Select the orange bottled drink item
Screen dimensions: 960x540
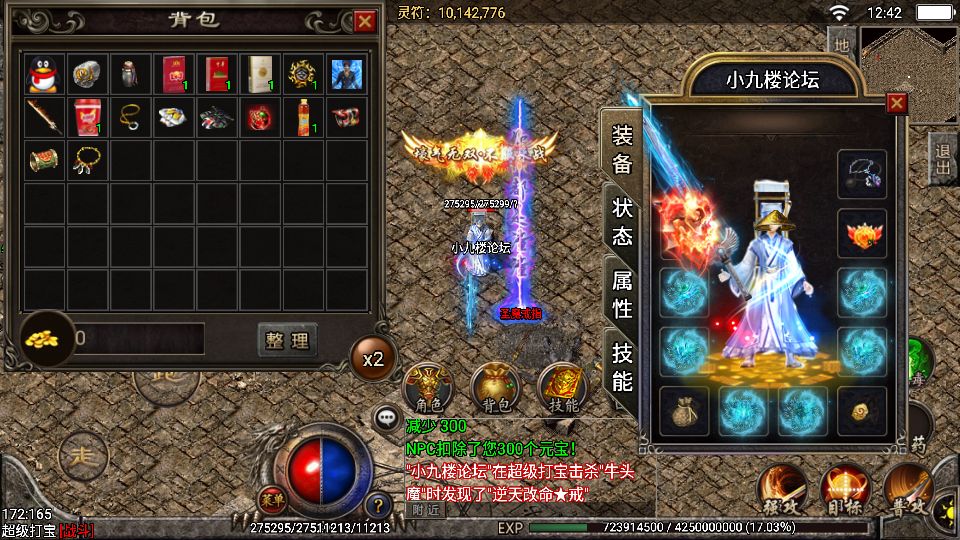tap(302, 117)
